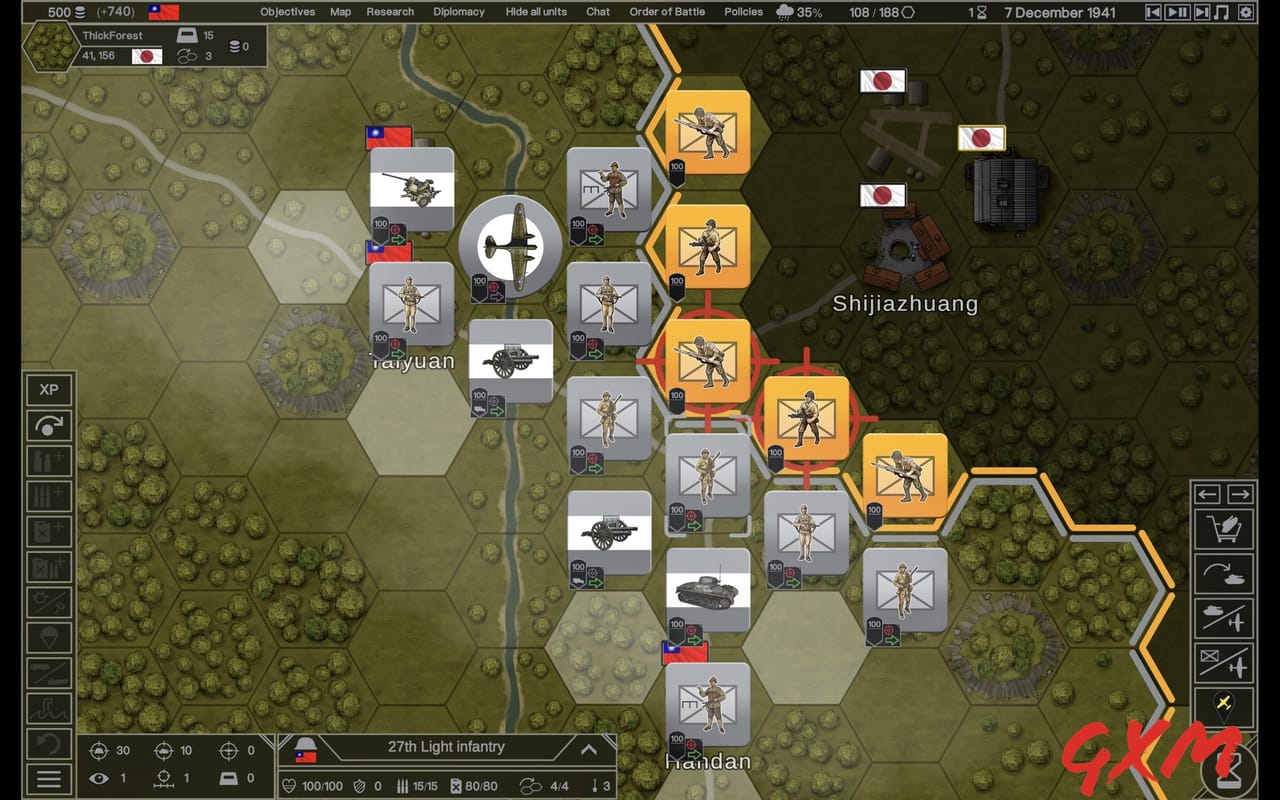Open the Order of Battle menu
The width and height of the screenshot is (1280, 800).
[x=667, y=12]
